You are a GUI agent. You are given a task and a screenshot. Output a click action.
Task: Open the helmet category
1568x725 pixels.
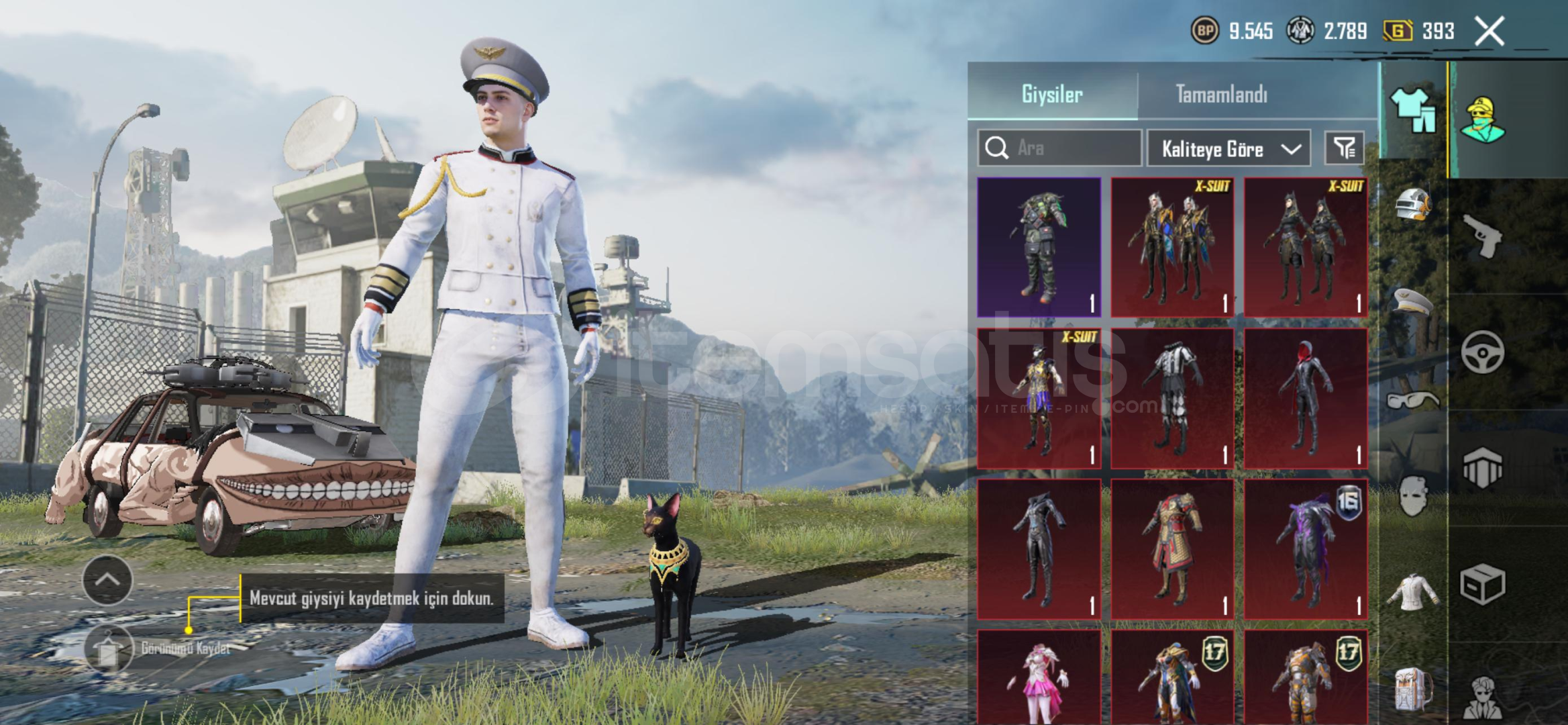[1413, 203]
